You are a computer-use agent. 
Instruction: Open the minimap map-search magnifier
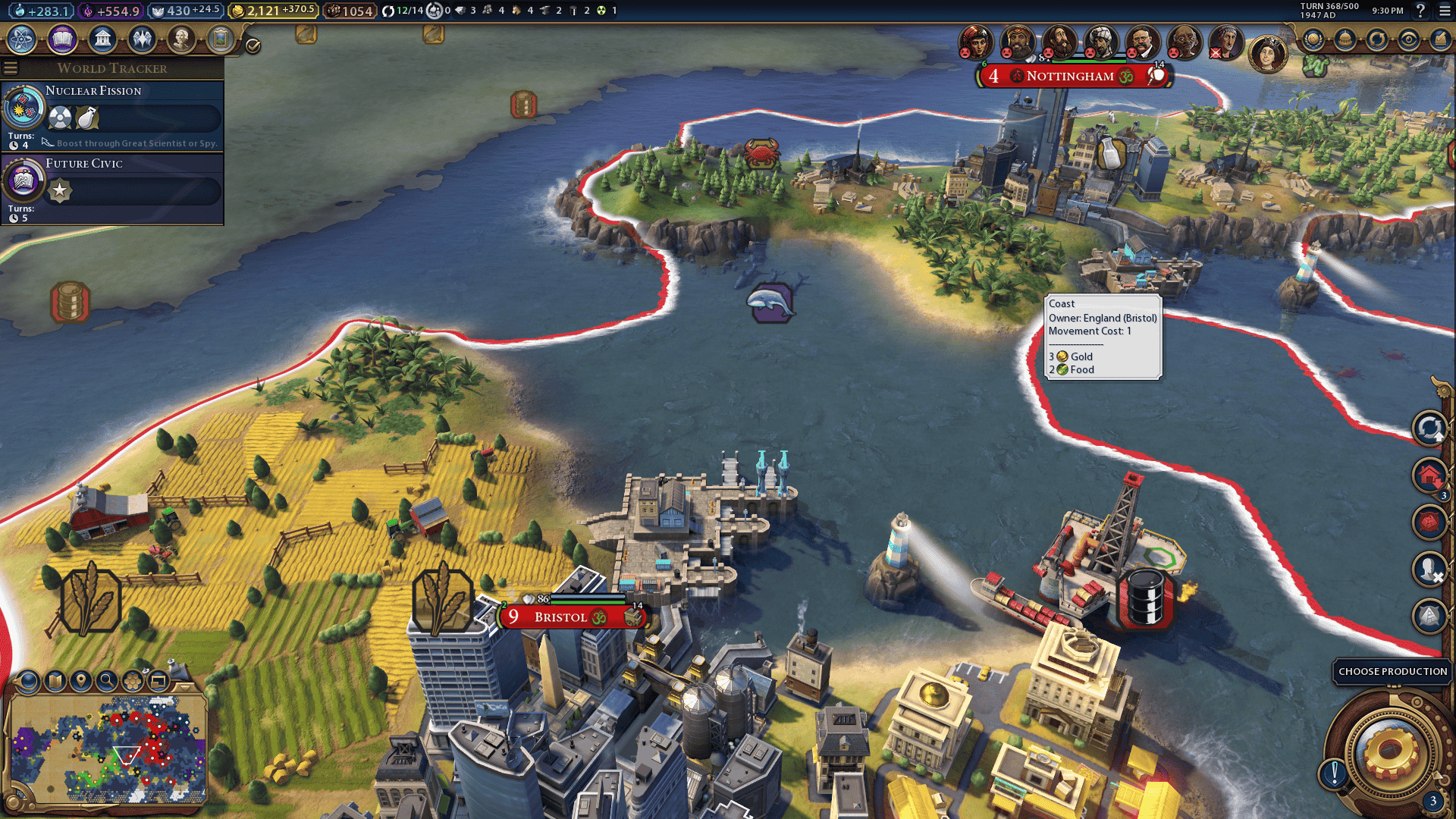tap(107, 681)
